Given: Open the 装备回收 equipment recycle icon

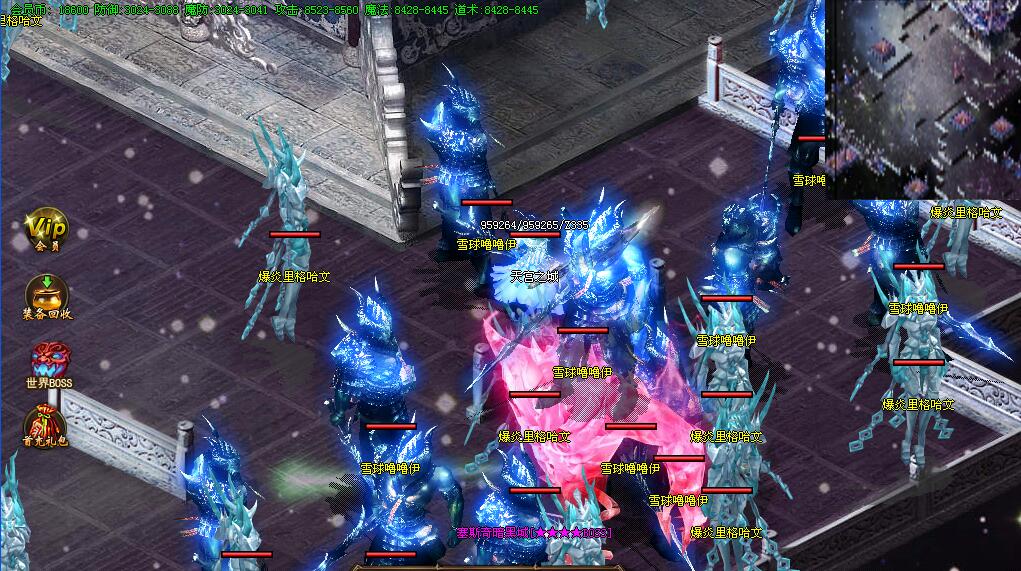Looking at the screenshot, I should click(x=47, y=295).
